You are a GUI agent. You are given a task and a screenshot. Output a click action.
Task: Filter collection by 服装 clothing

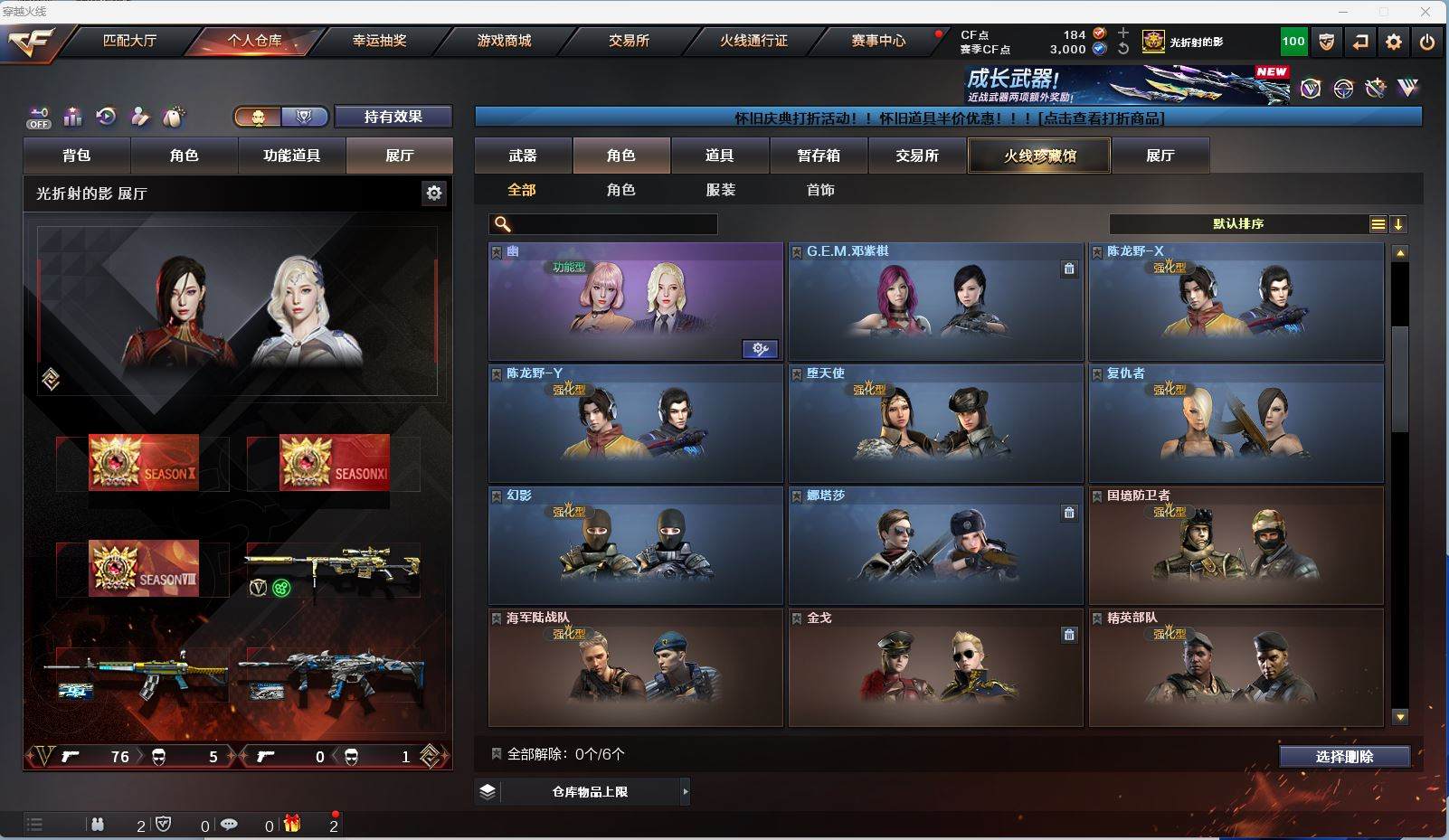pyautogui.click(x=721, y=190)
